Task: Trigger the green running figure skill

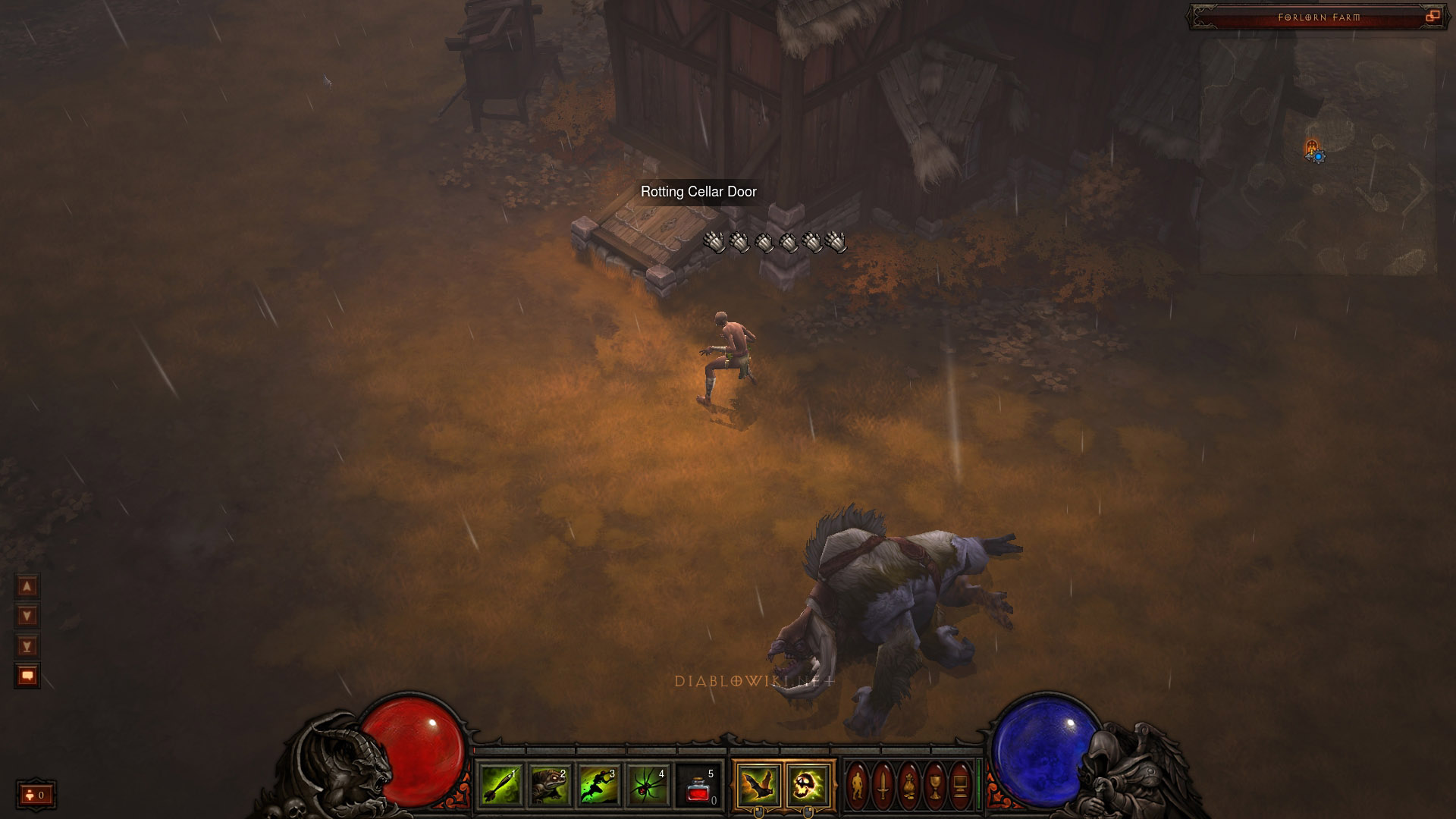Action: pyautogui.click(x=599, y=785)
